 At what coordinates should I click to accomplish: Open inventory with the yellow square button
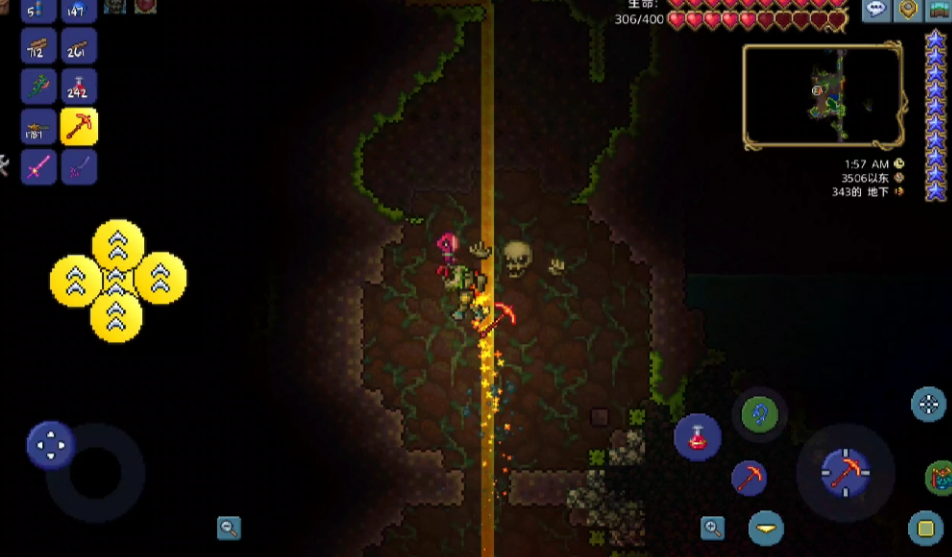927,527
